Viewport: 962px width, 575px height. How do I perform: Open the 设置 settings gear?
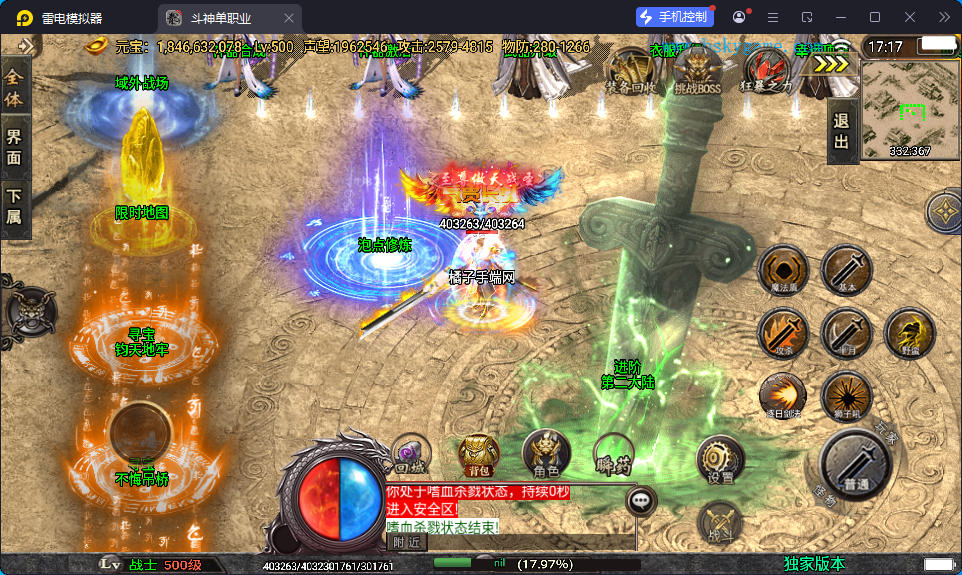tap(720, 461)
